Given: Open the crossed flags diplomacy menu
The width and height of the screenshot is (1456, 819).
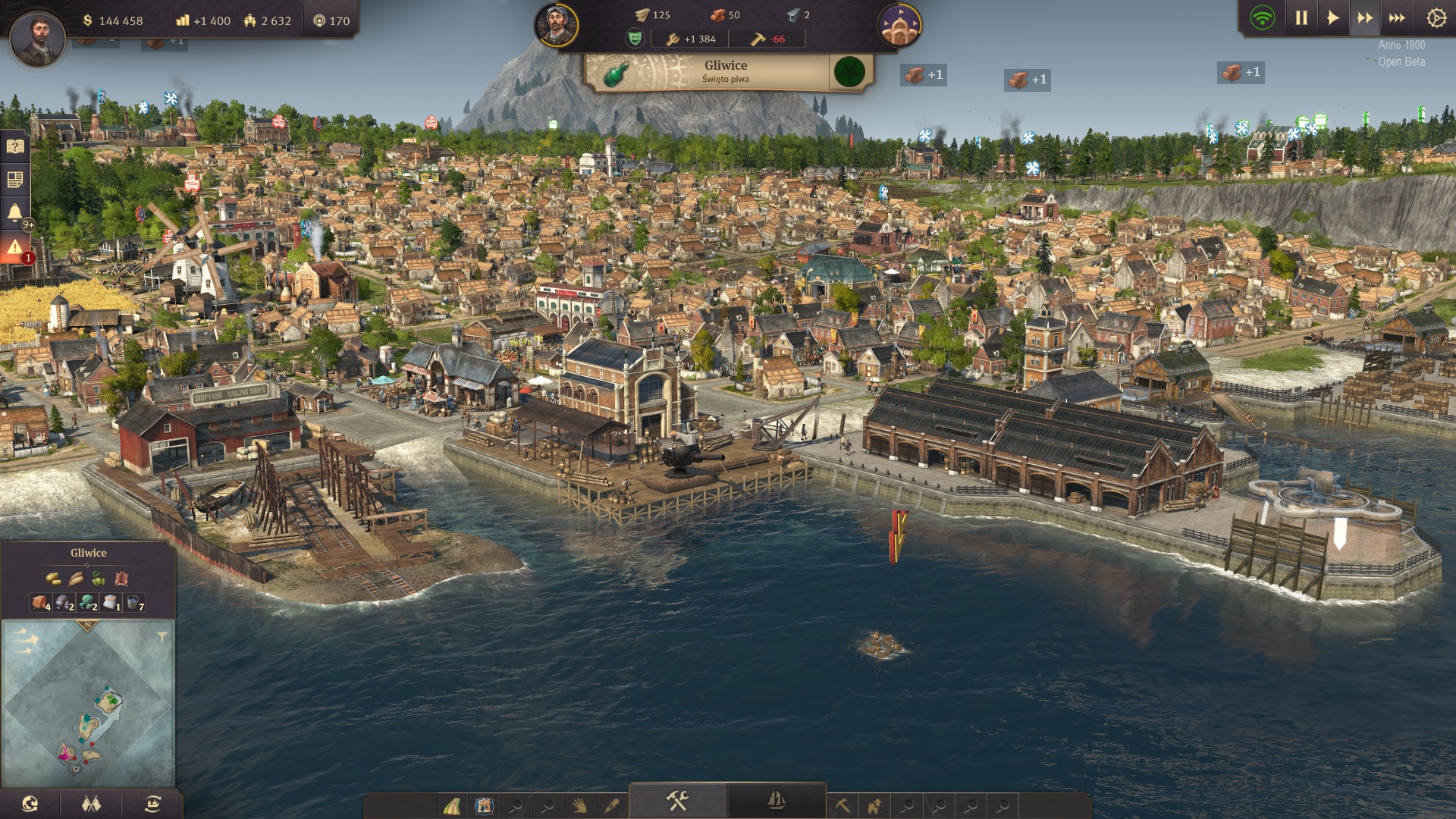Looking at the screenshot, I should [91, 804].
